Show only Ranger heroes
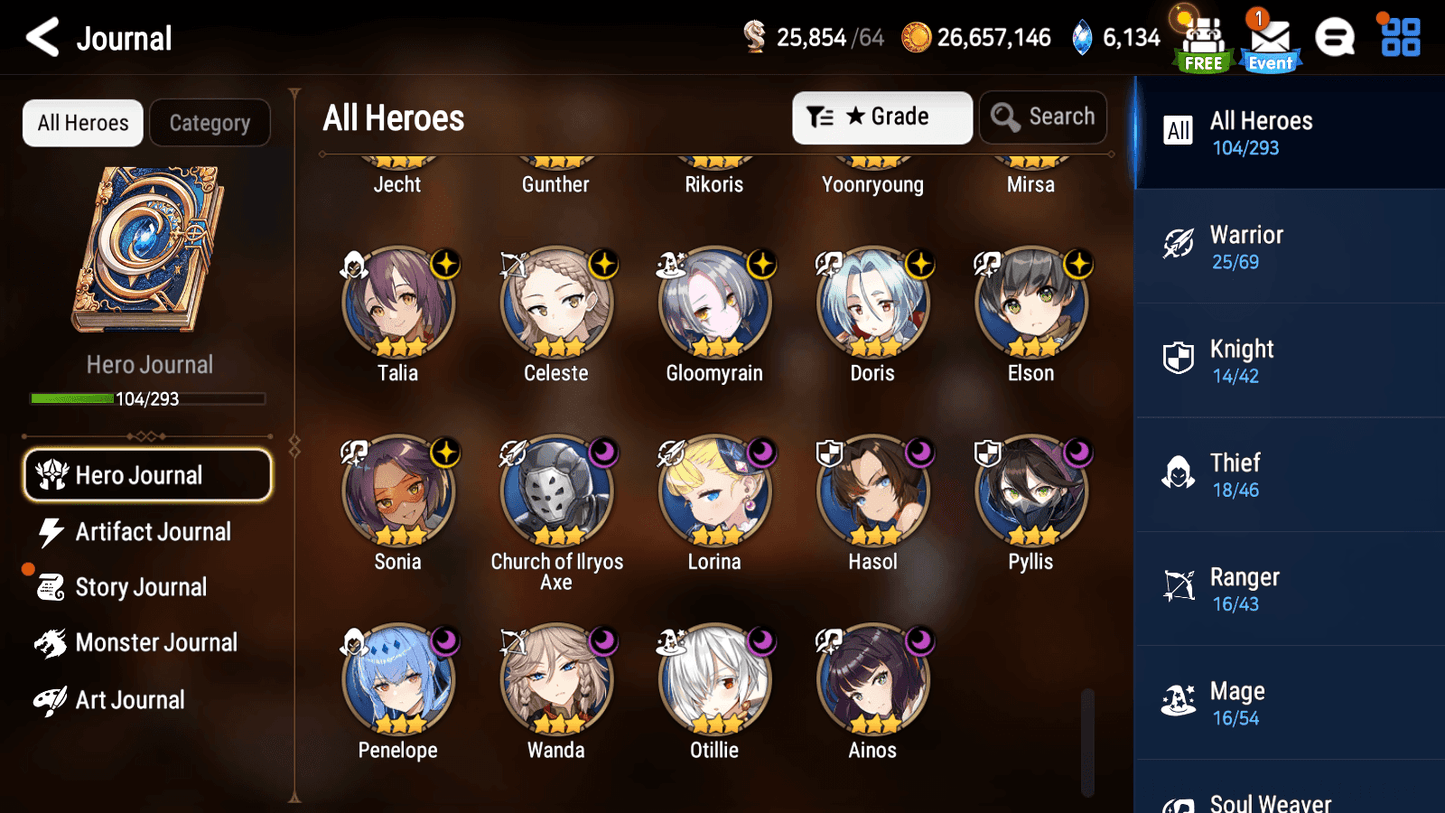The image size is (1445, 813). tap(1288, 589)
